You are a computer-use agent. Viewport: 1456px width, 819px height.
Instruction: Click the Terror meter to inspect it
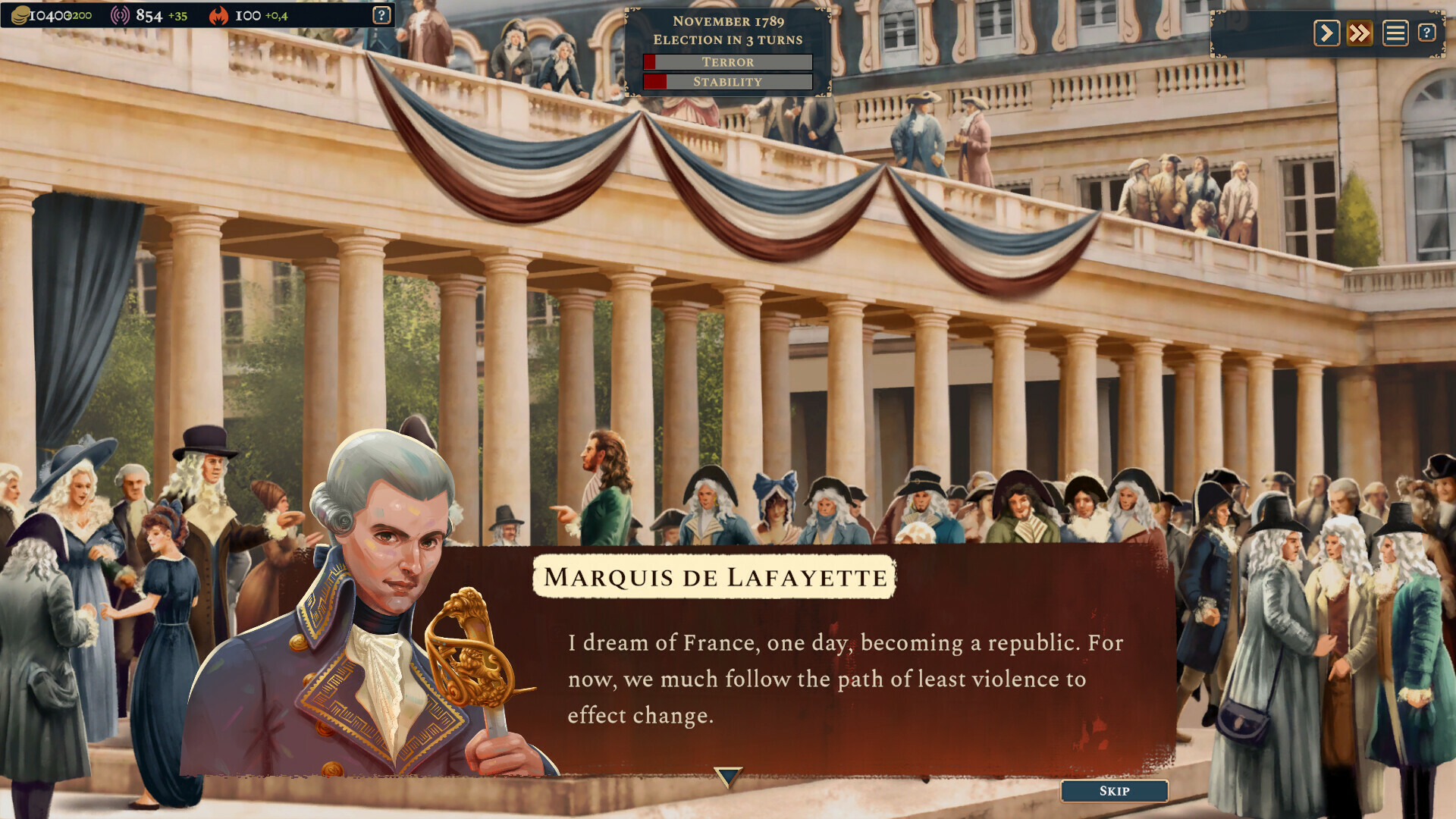(x=727, y=62)
